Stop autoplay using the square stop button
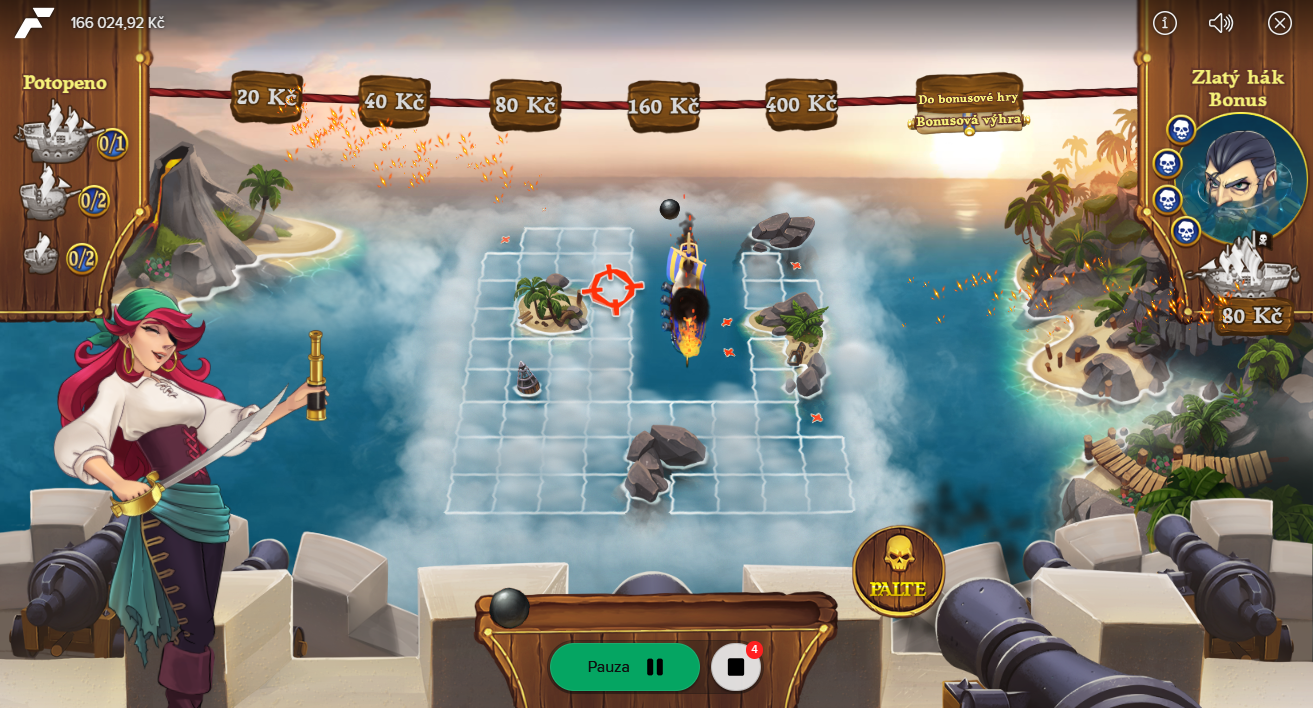 click(x=736, y=667)
